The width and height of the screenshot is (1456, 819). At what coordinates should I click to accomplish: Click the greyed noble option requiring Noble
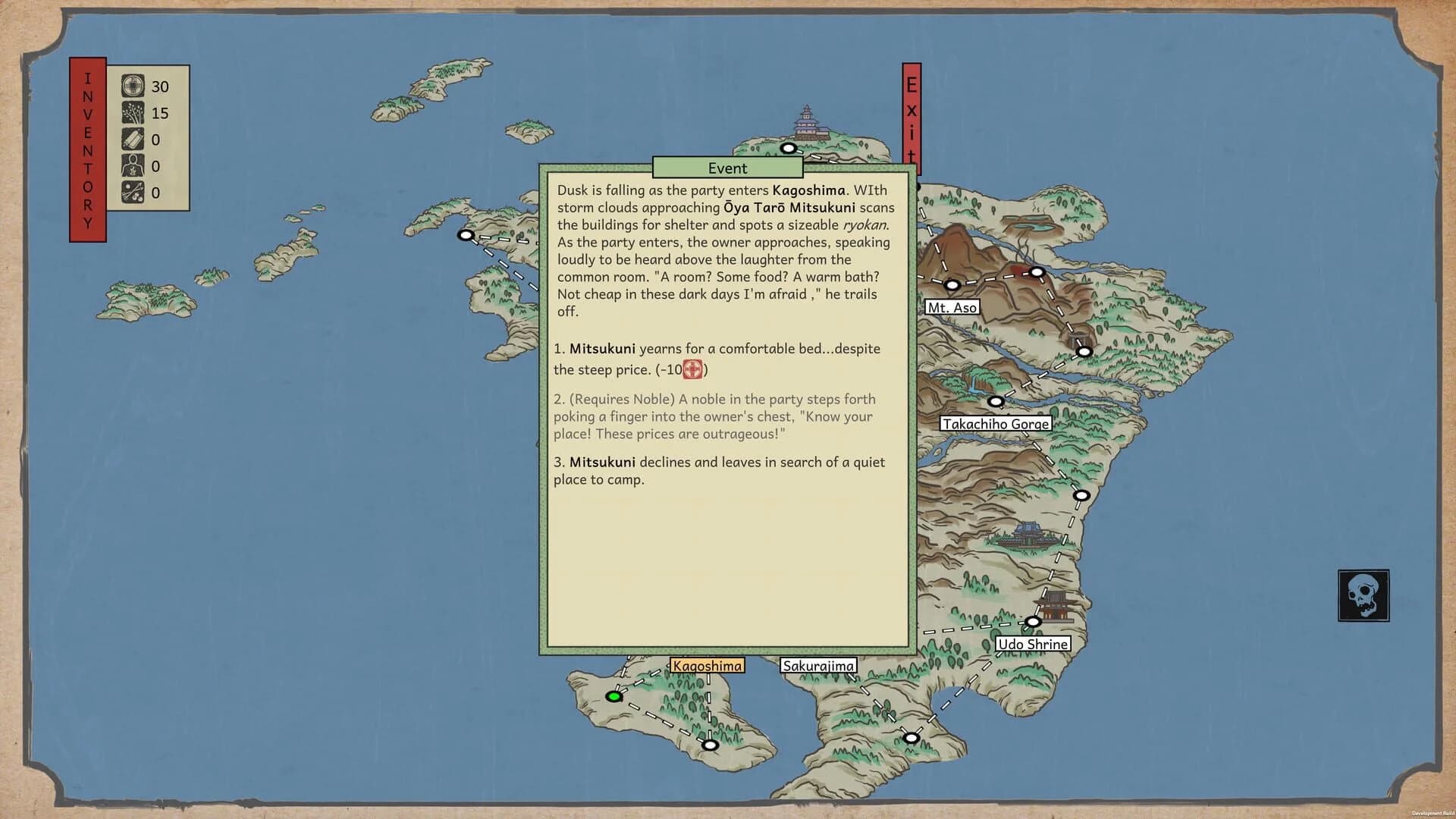[714, 416]
